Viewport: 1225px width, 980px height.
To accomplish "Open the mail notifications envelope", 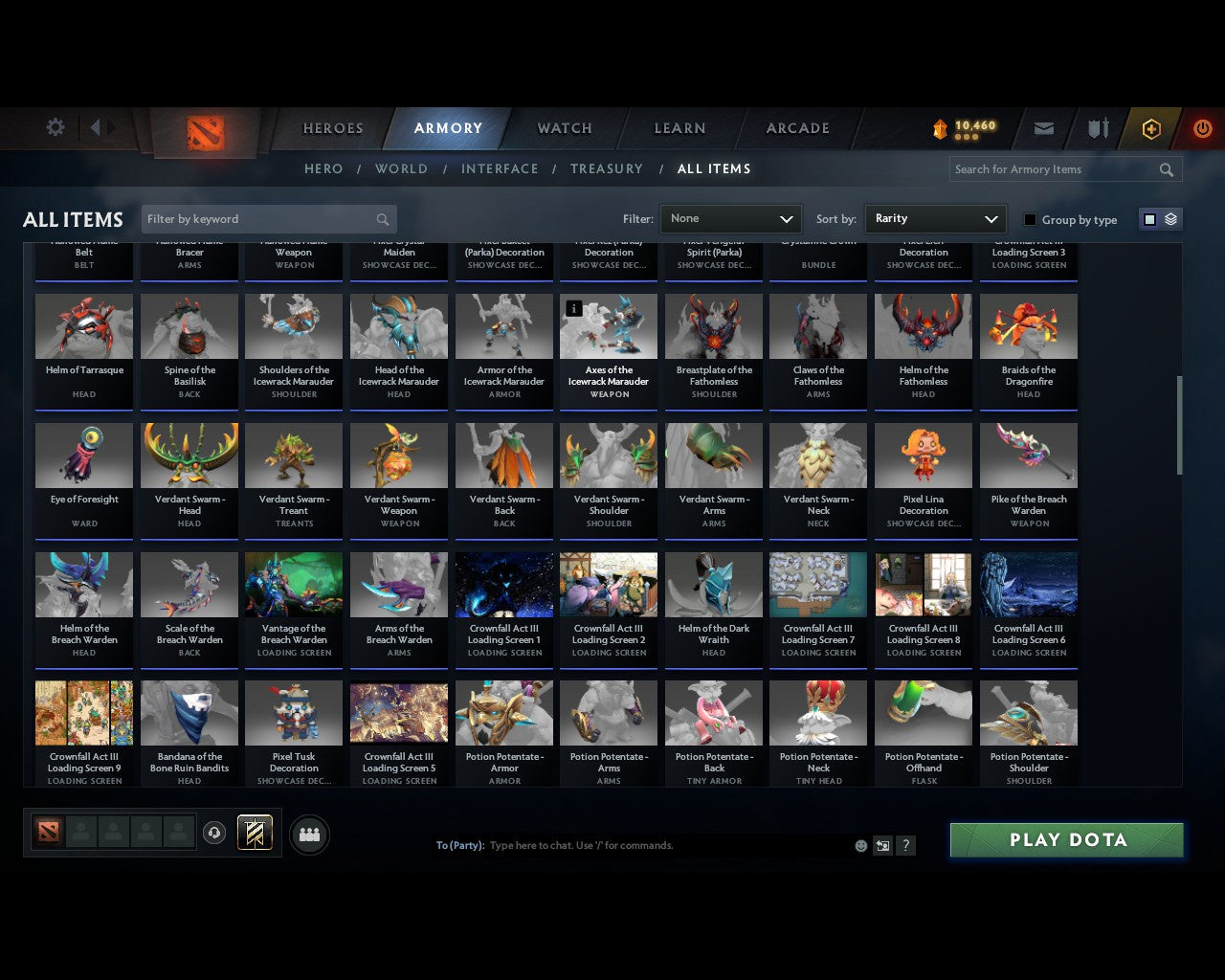I will [x=1043, y=127].
